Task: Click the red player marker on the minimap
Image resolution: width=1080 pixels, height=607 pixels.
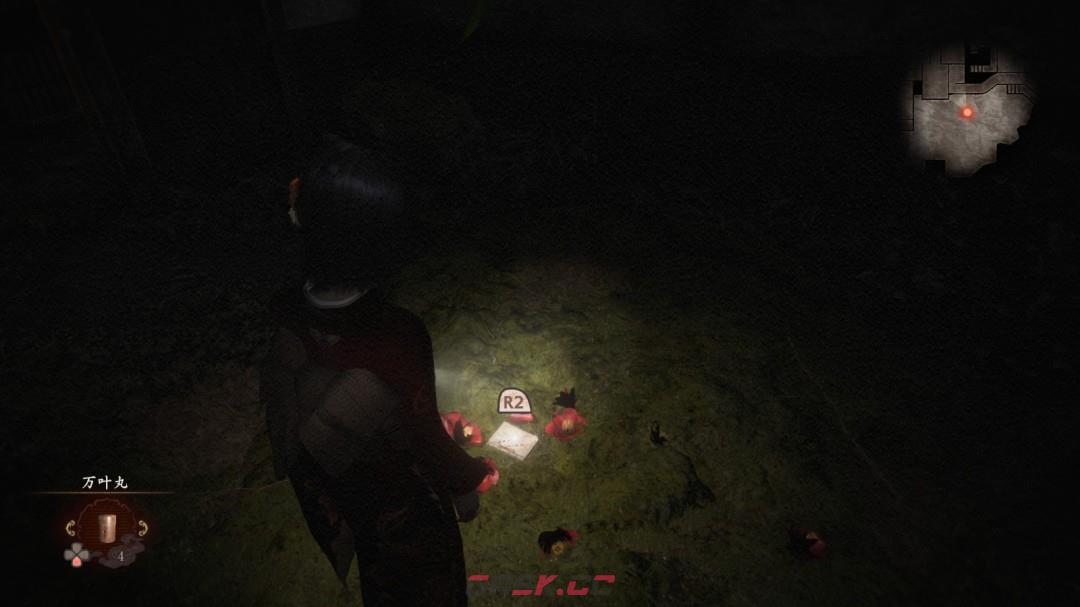Action: pyautogui.click(x=967, y=112)
